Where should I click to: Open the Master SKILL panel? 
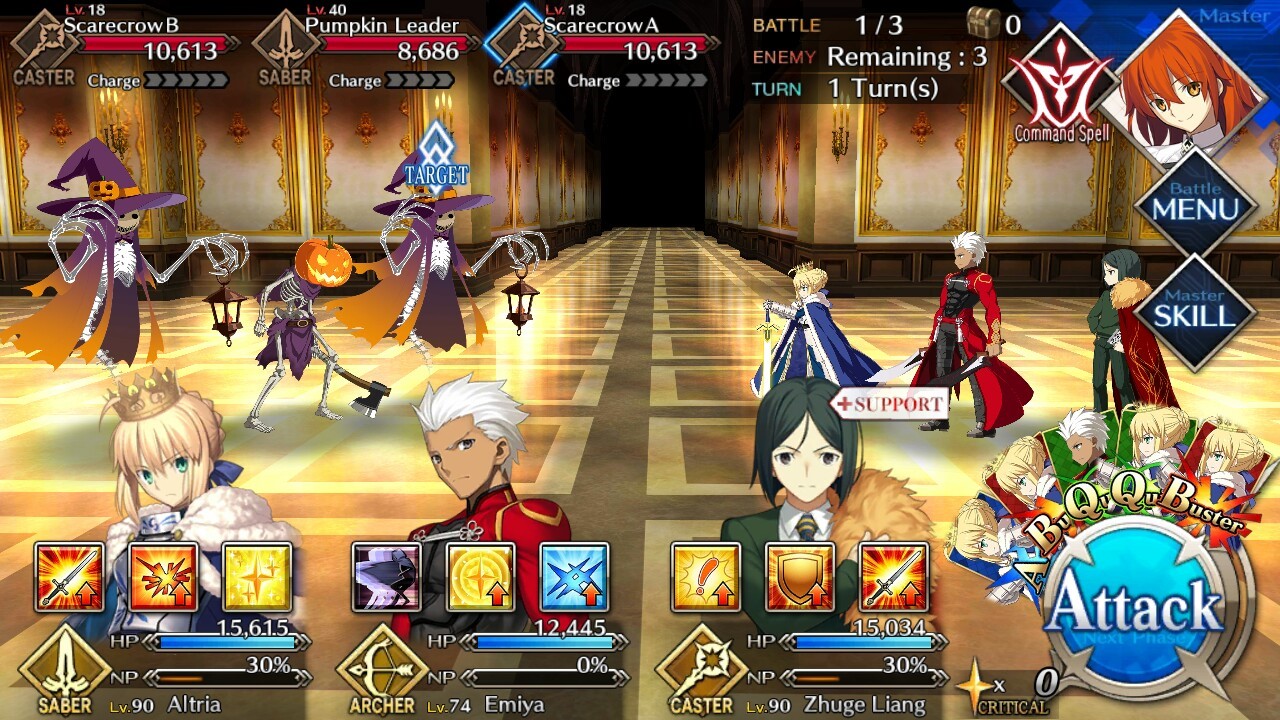(x=1195, y=311)
